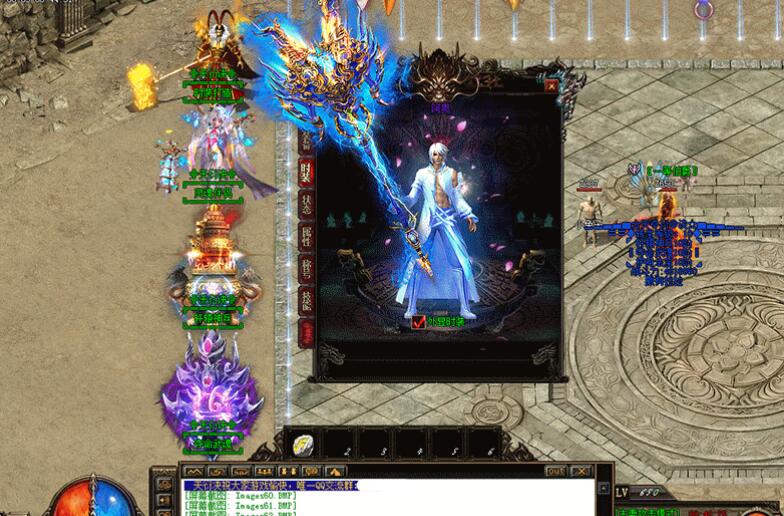The image size is (784, 516).
Task: Toggle the 外显时装 checkbox
Action: click(419, 322)
